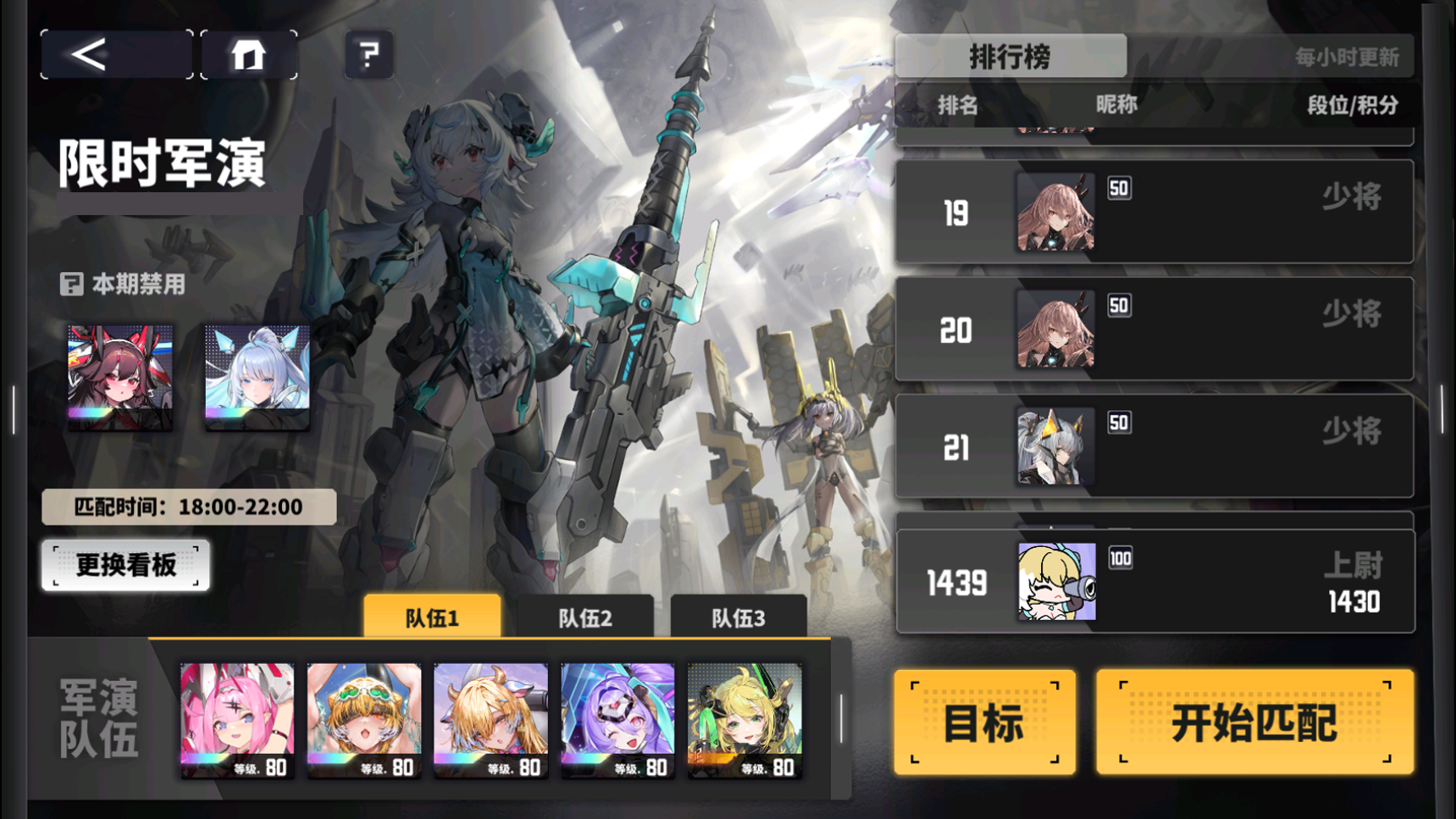Toggle selection of rank 20 leaderboard entry

click(x=1152, y=328)
